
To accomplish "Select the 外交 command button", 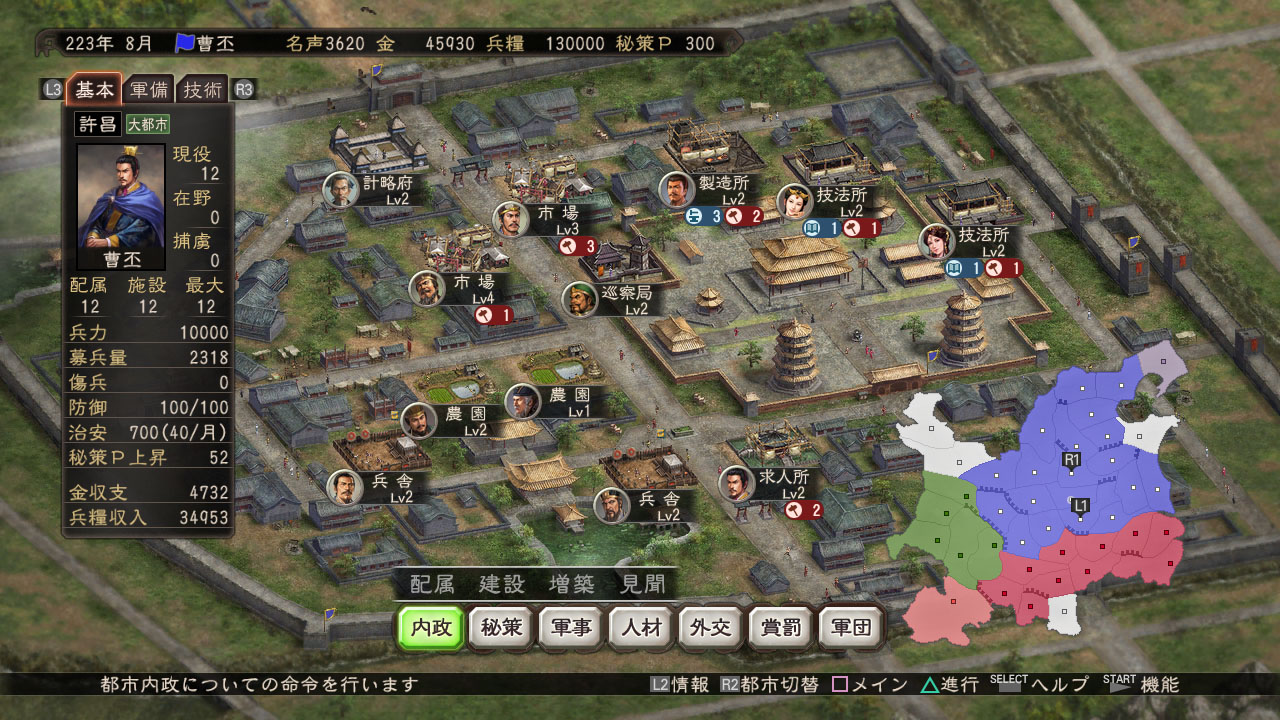I will click(x=711, y=628).
